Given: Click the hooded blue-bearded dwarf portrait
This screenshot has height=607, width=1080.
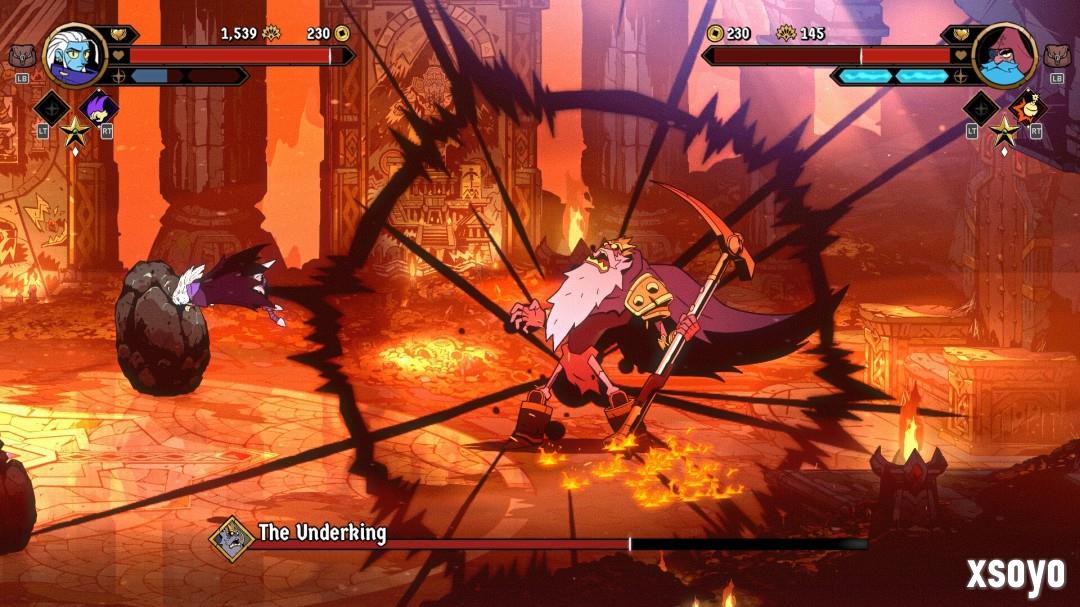Looking at the screenshot, I should click(1004, 55).
